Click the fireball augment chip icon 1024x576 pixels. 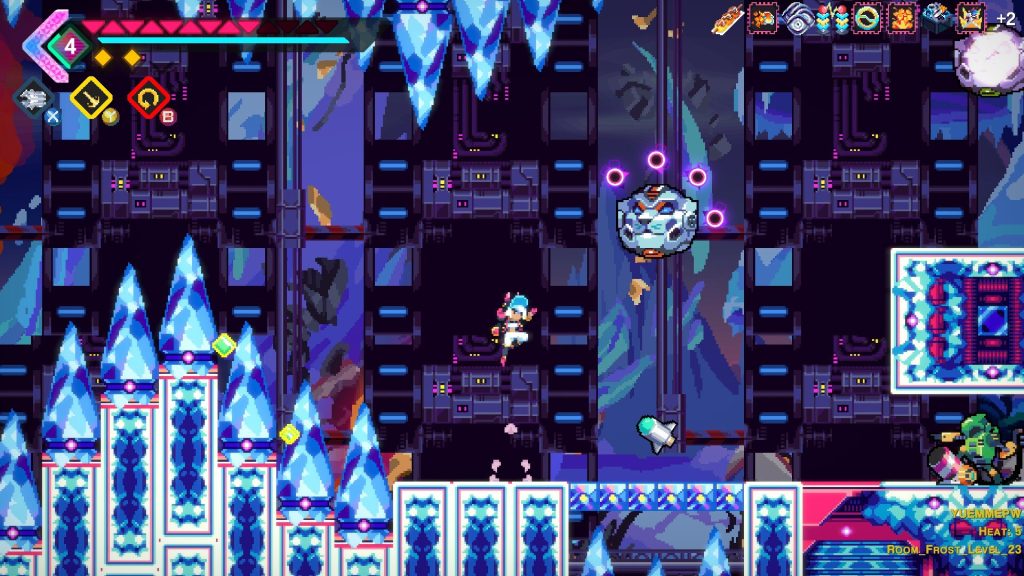click(x=762, y=17)
